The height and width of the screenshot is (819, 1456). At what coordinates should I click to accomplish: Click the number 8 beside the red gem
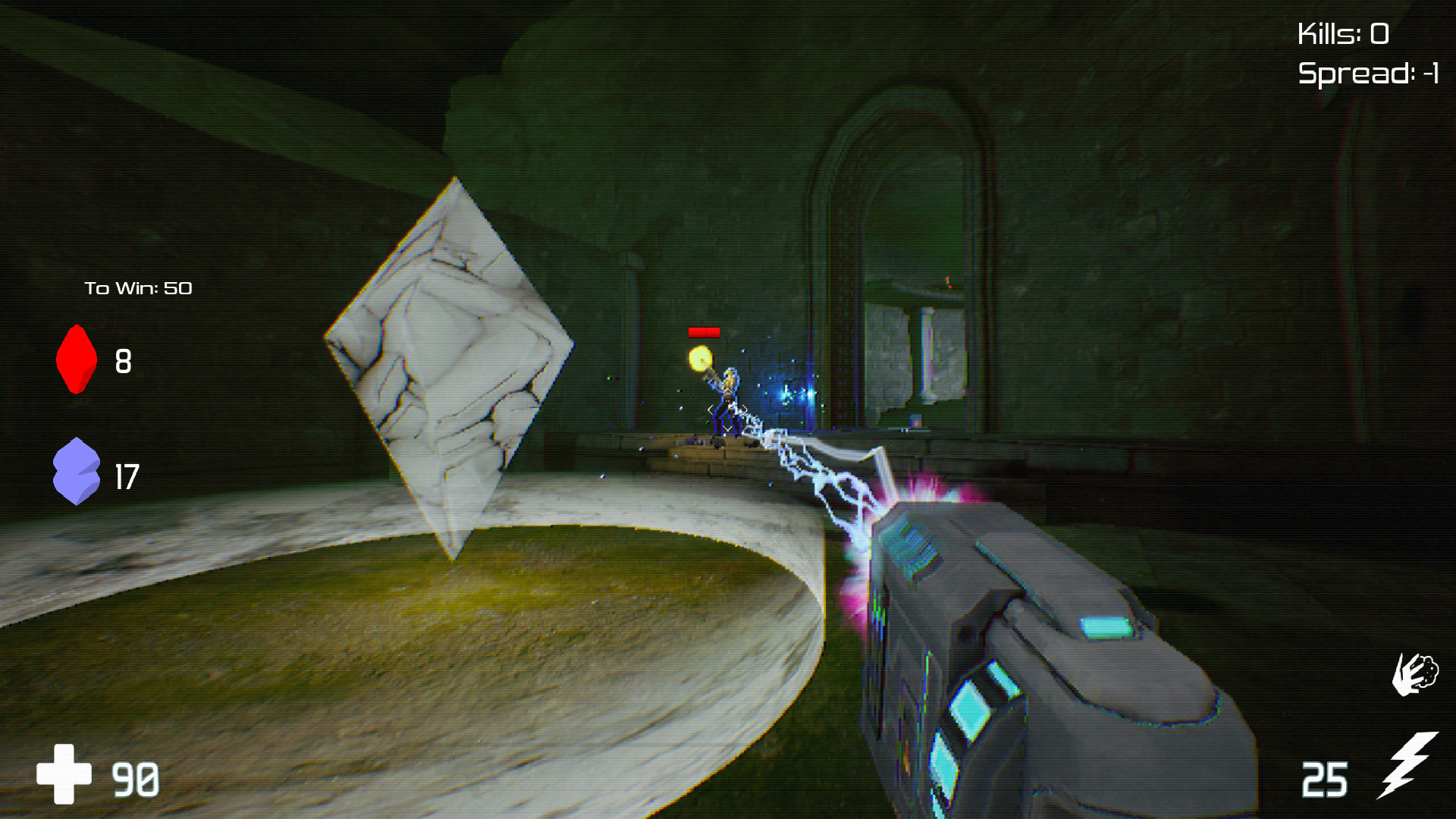point(124,362)
